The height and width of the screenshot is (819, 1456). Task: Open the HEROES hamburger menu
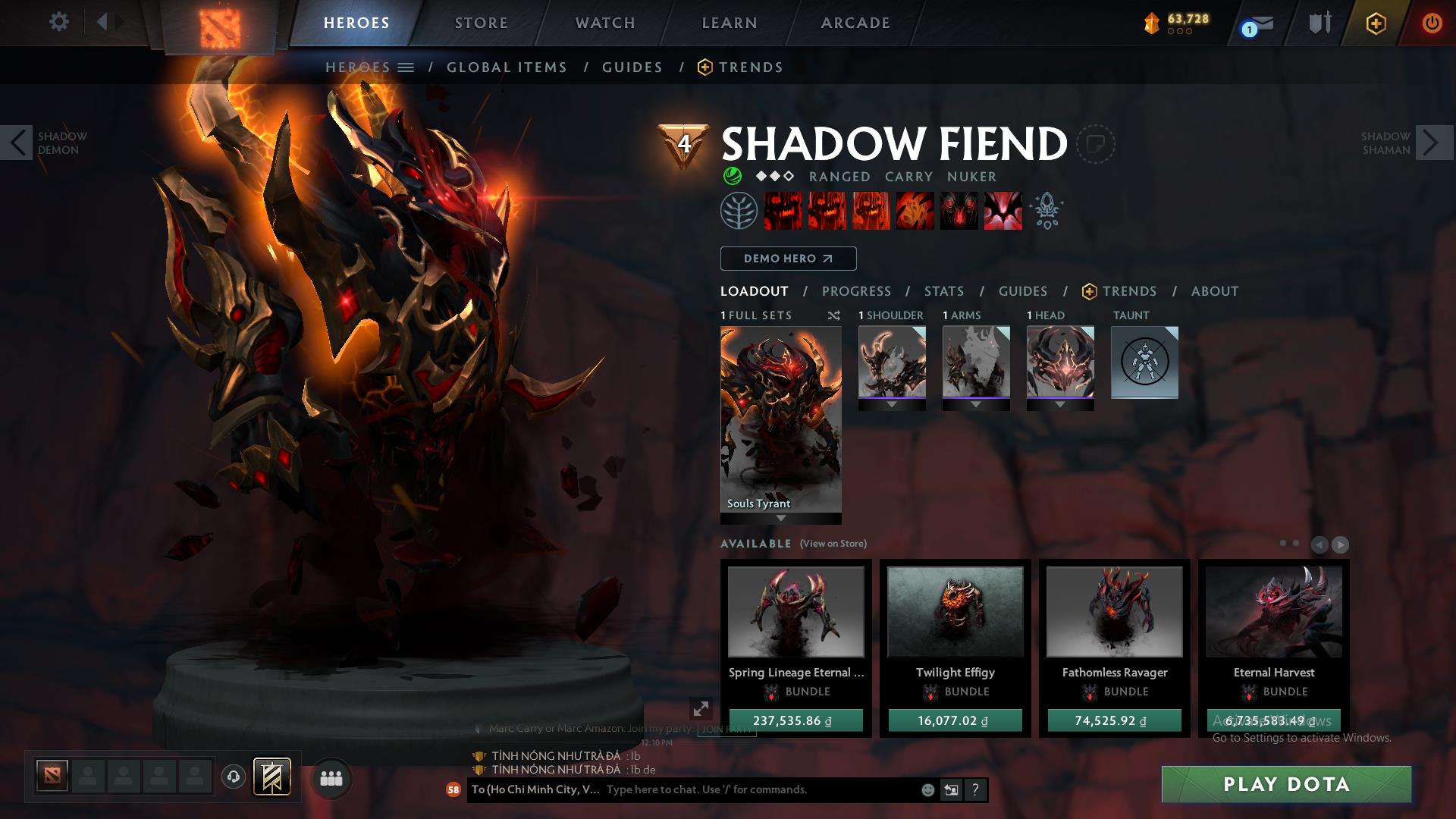pos(406,67)
